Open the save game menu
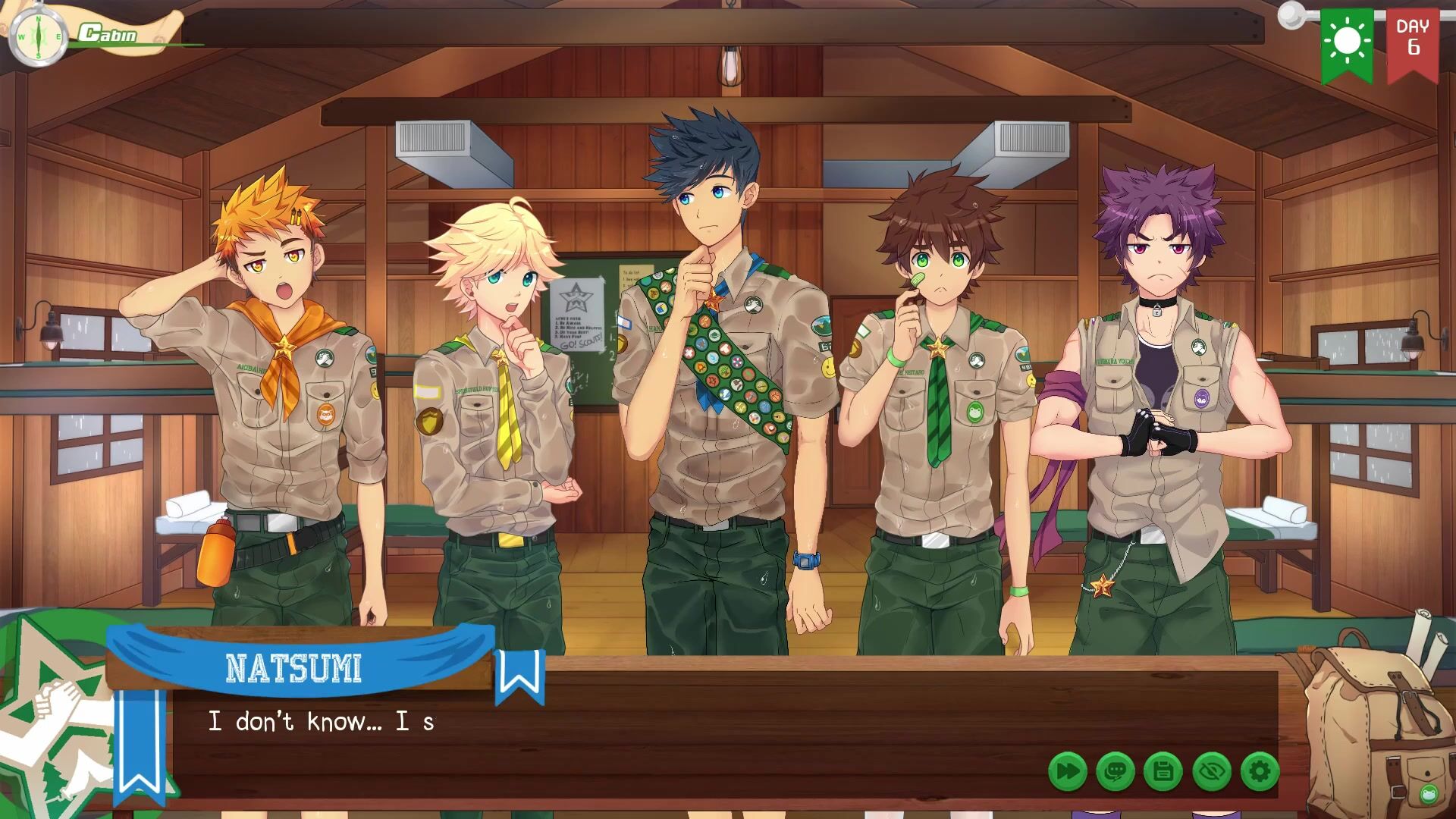The width and height of the screenshot is (1456, 819). 1163,772
